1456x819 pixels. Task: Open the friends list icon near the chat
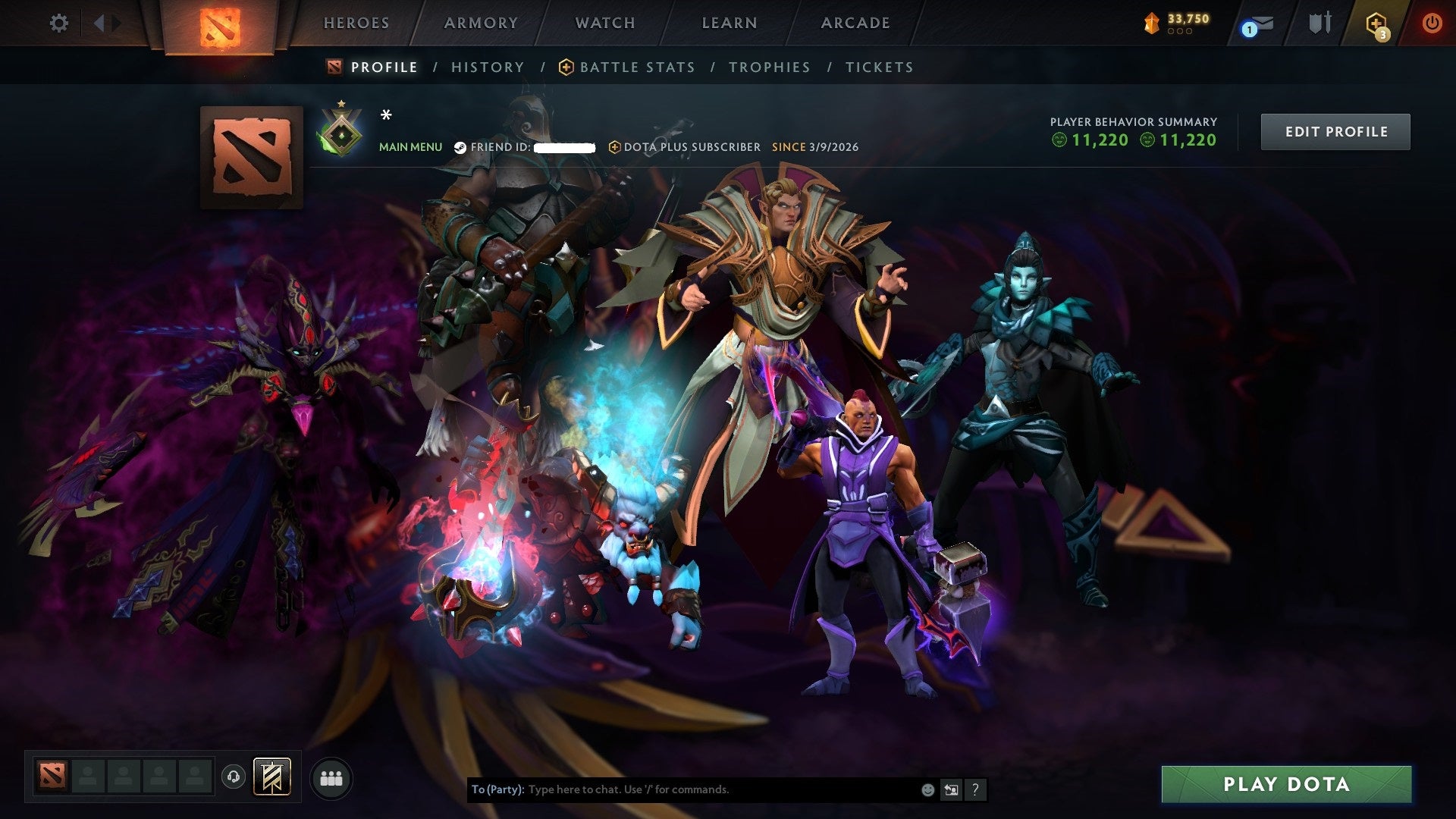pyautogui.click(x=331, y=777)
